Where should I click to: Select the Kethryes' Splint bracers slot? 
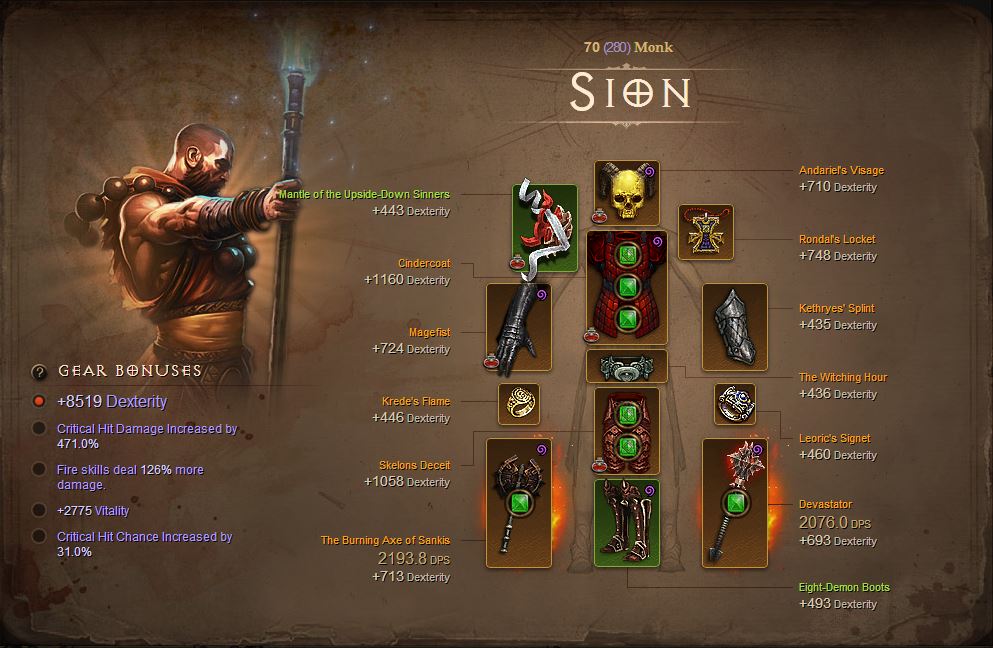point(735,325)
